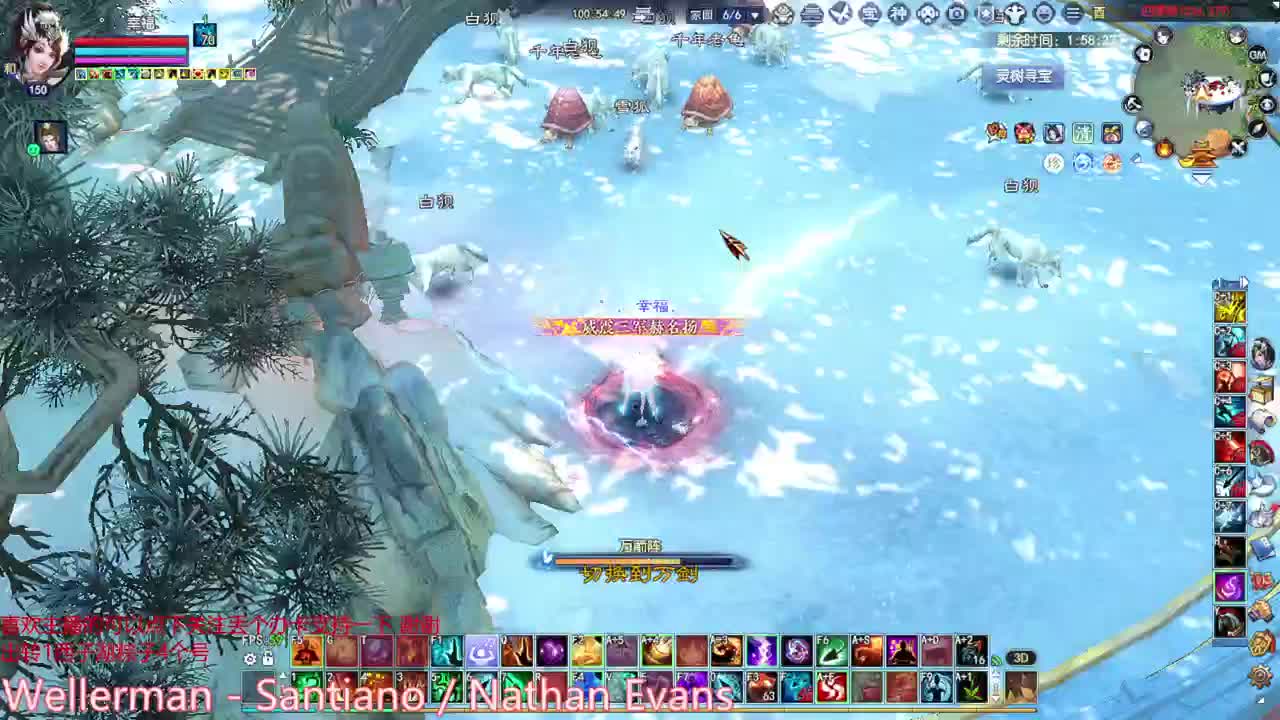Screen dimensions: 1280x720
Task: Open the hamburger menu on top bar
Action: [1071, 14]
